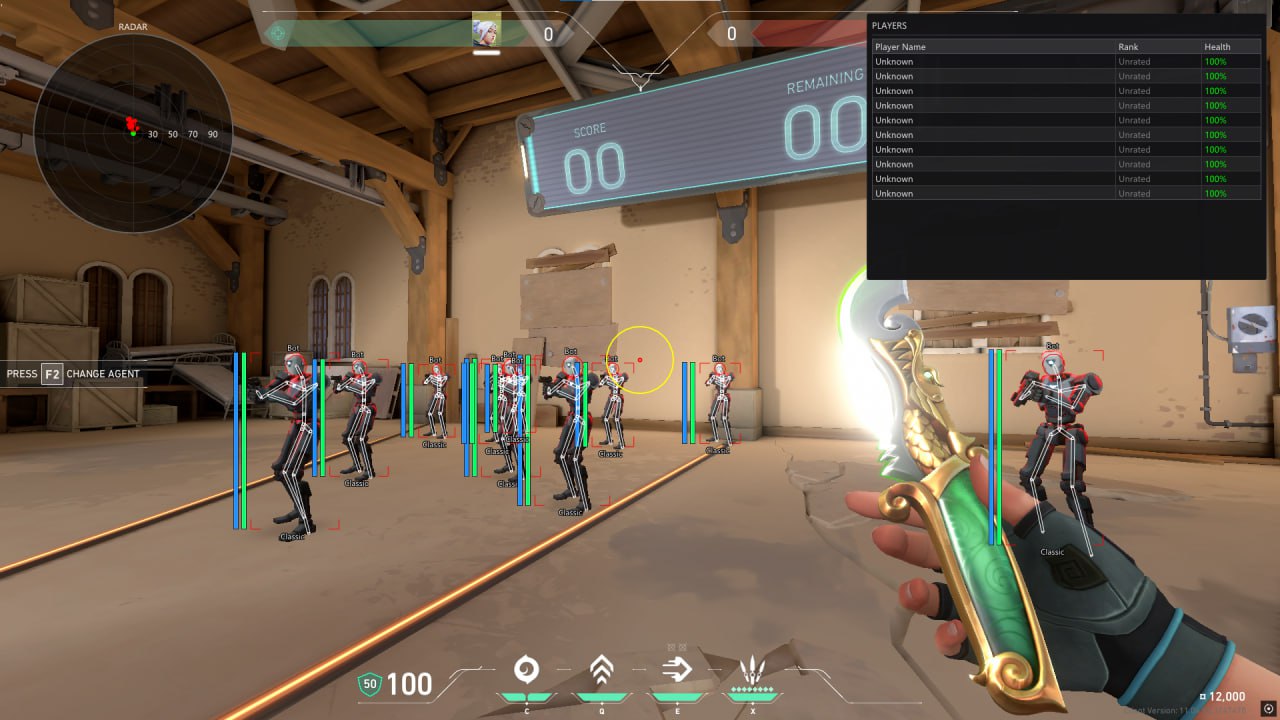Image resolution: width=1280 pixels, height=720 pixels.
Task: Click the circular radar minimap
Action: click(133, 133)
